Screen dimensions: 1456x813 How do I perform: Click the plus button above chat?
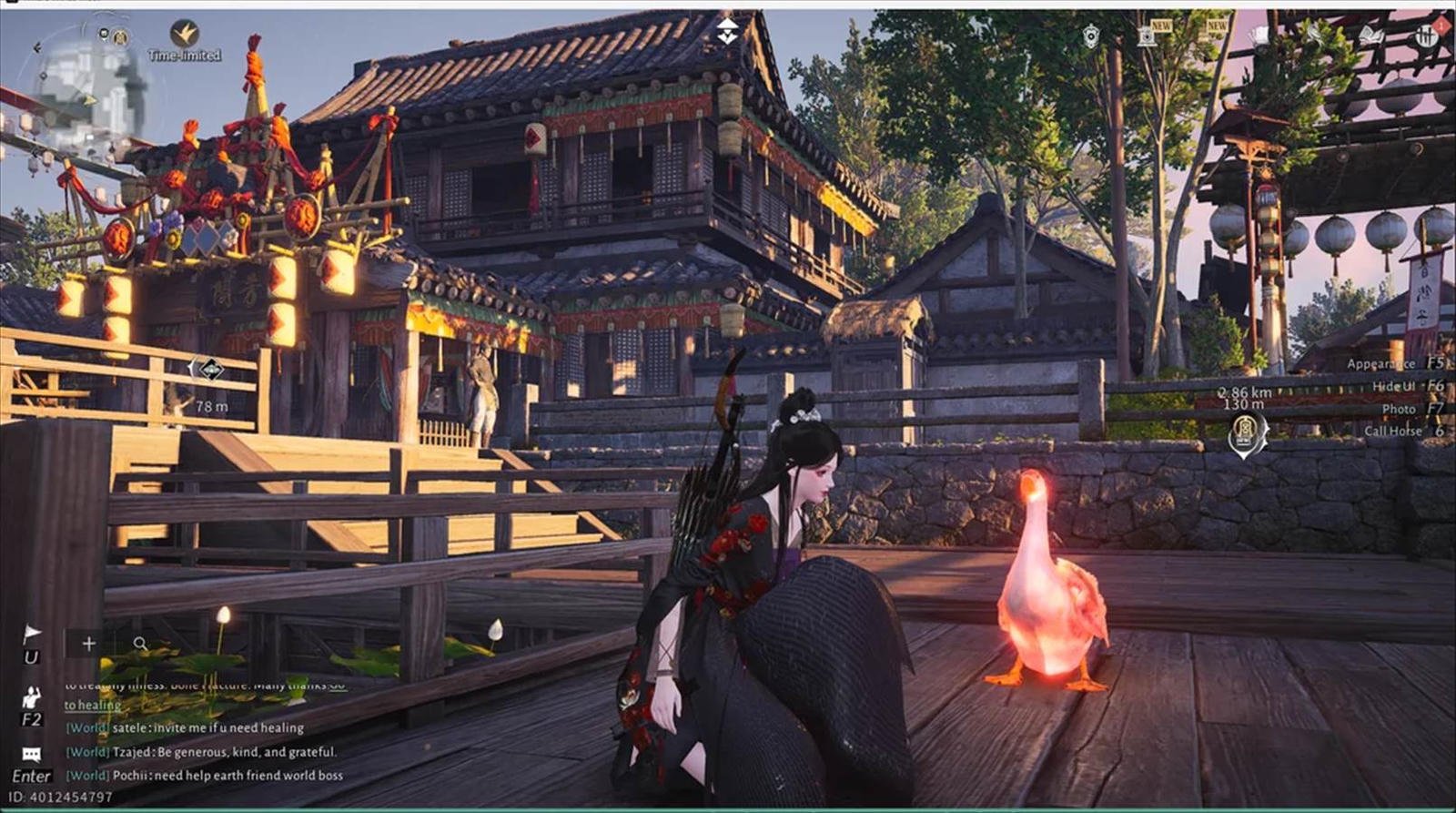[88, 644]
